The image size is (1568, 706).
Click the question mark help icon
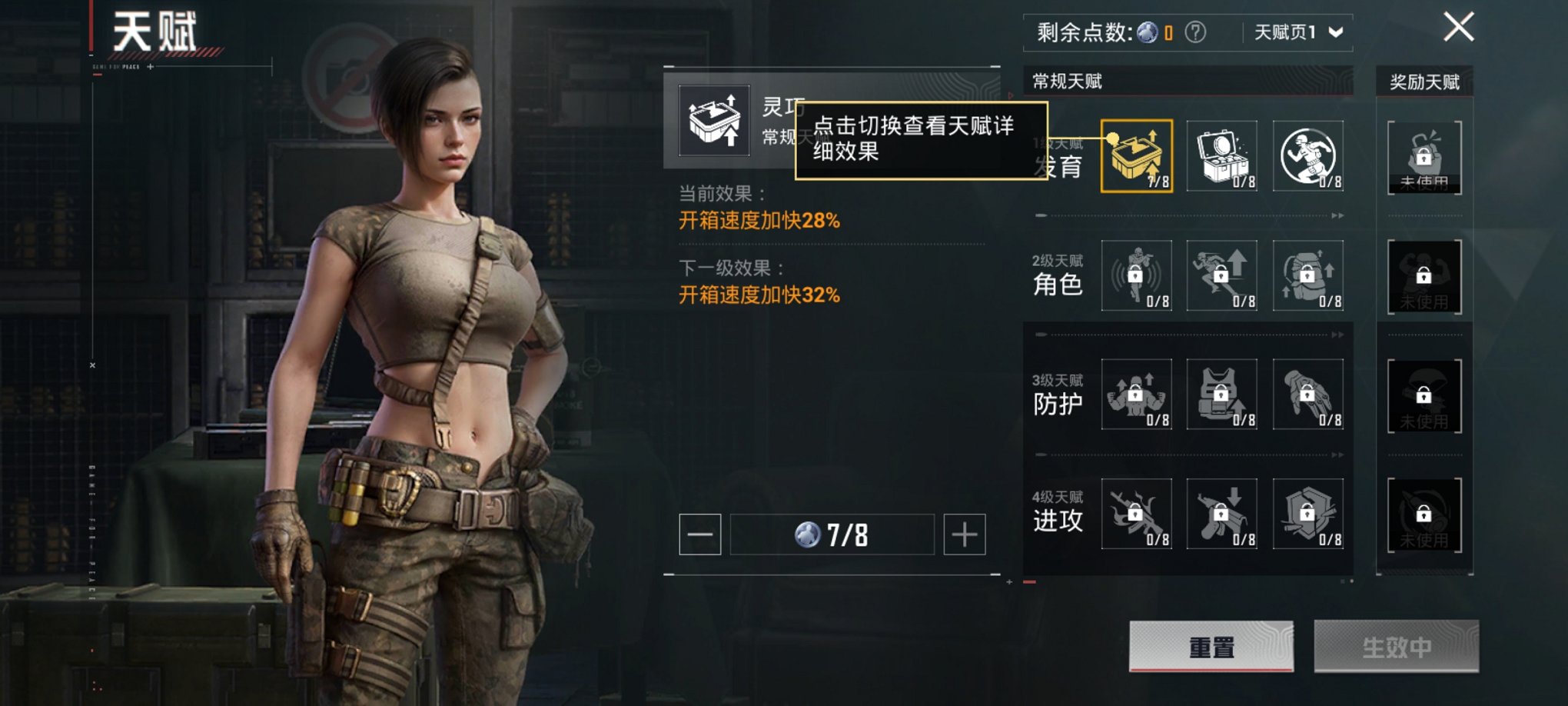point(1195,32)
